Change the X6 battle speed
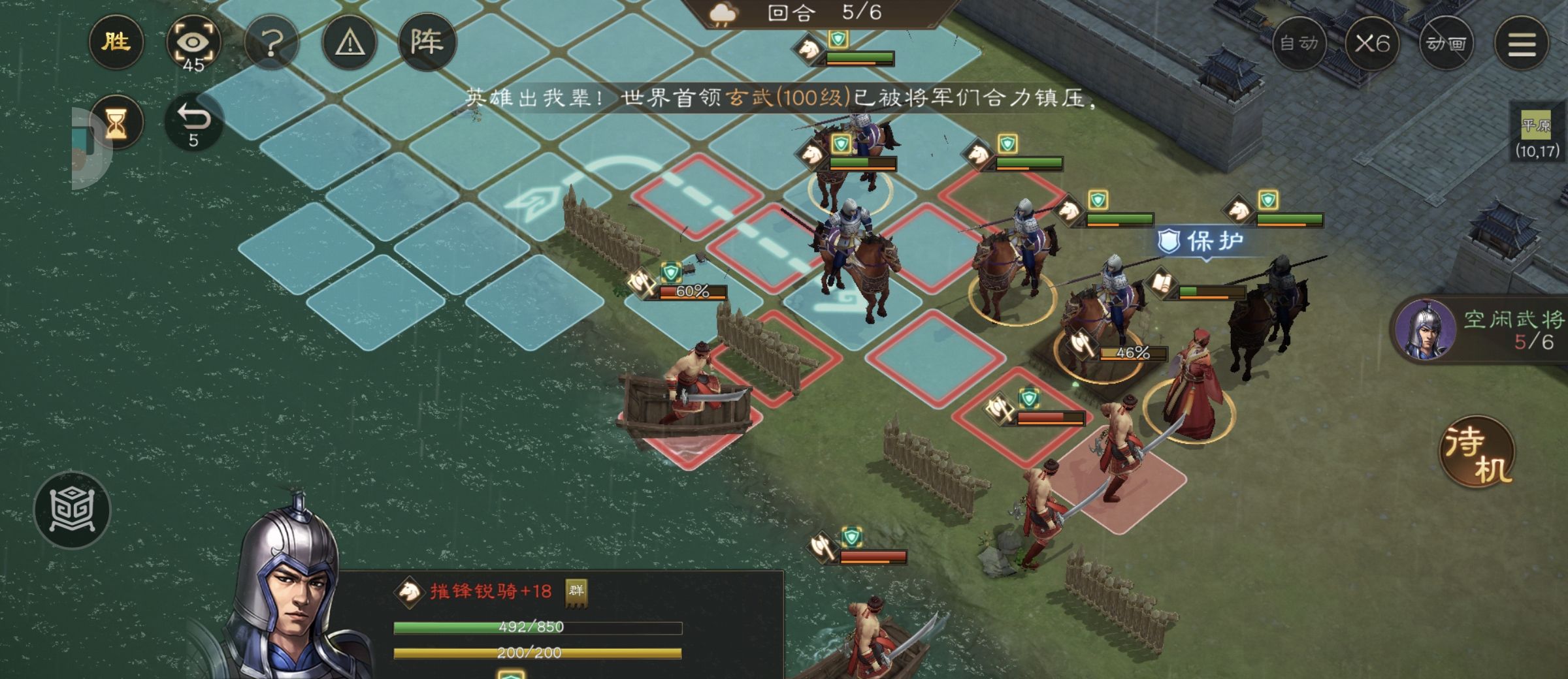Viewport: 1568px width, 679px height. tap(1372, 44)
